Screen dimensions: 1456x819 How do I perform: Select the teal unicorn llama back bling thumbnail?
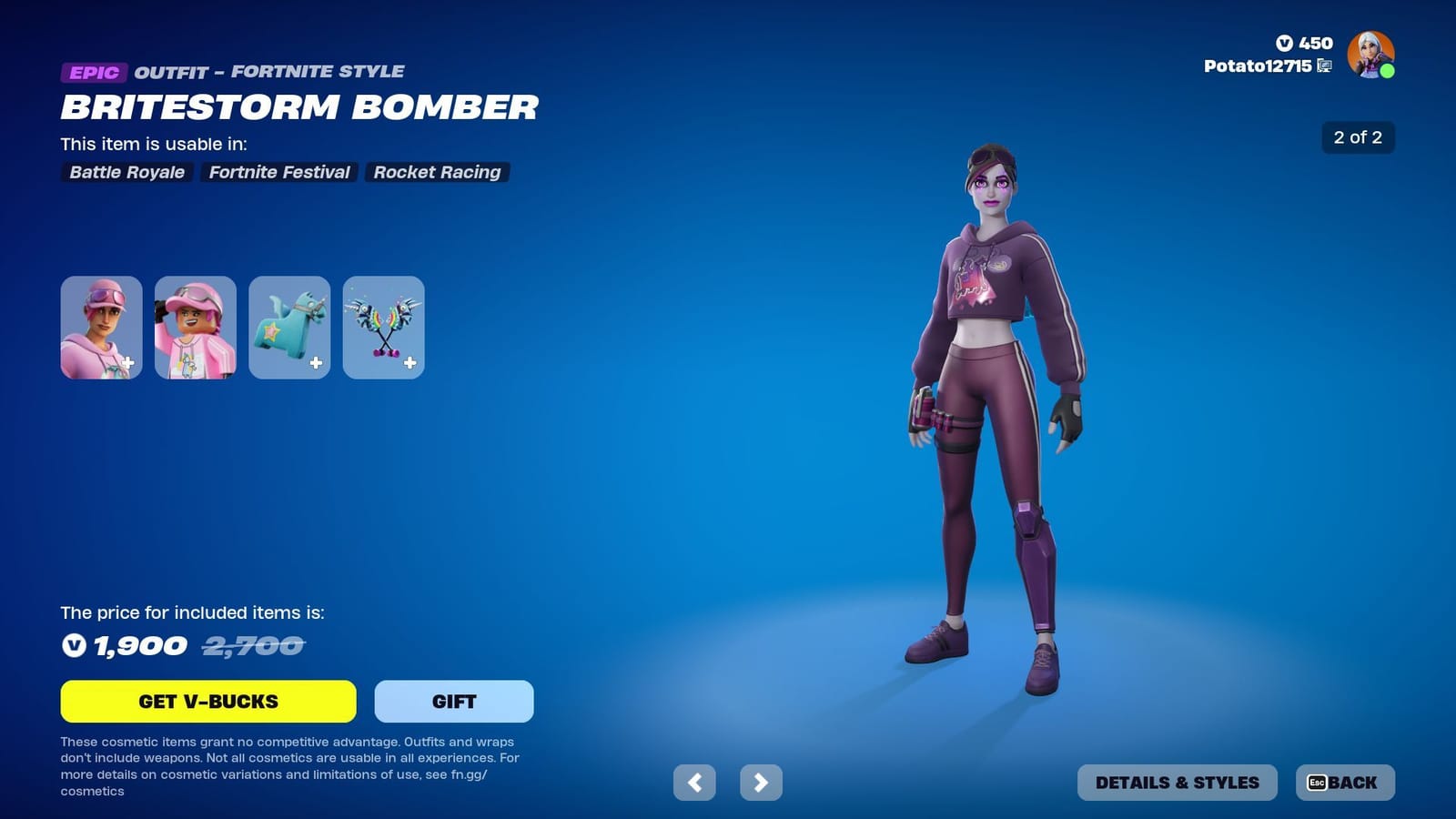click(x=288, y=326)
